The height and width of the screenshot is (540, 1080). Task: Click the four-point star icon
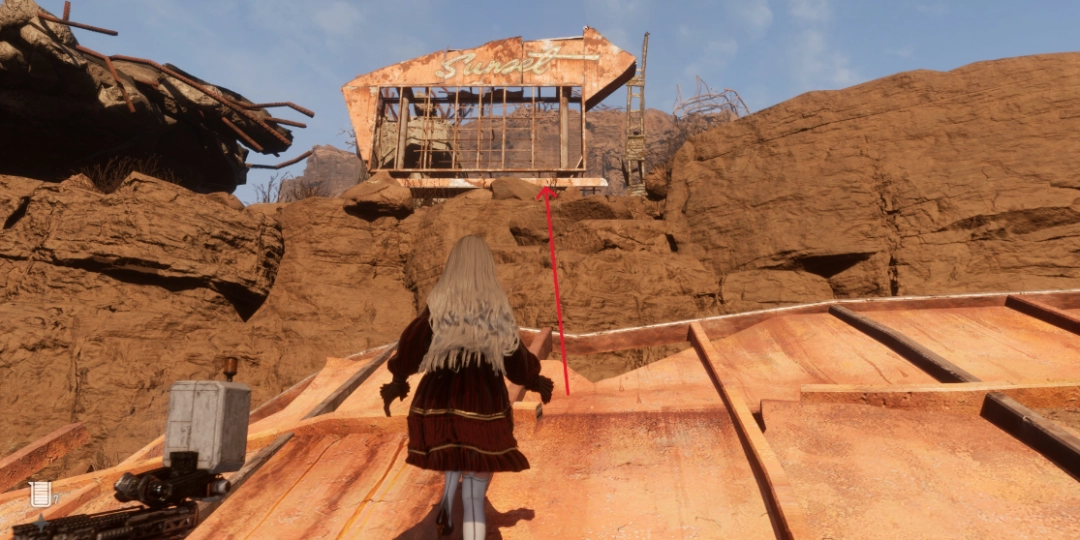coord(40,522)
